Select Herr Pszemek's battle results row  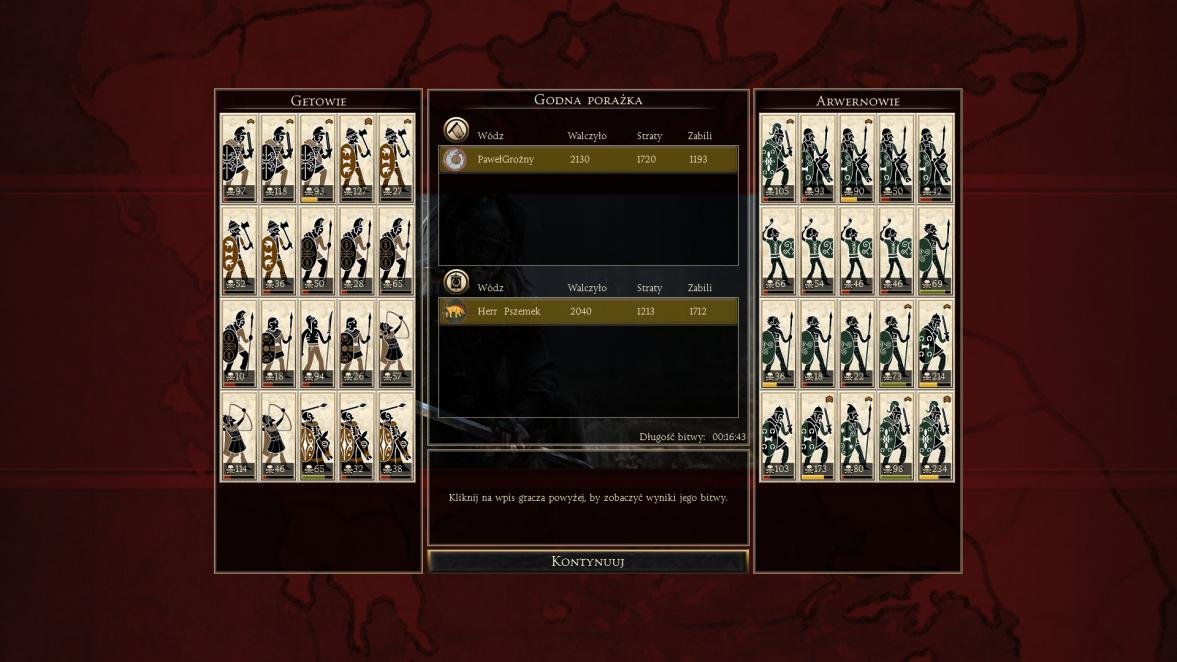click(588, 312)
